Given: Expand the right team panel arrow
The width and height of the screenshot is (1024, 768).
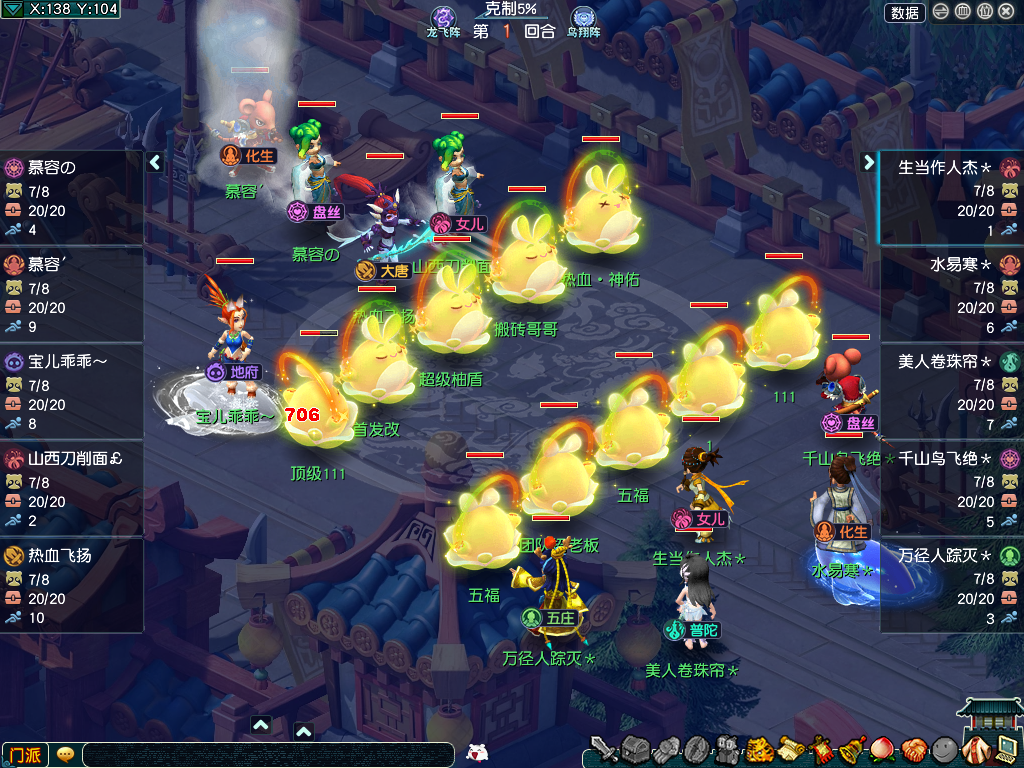Looking at the screenshot, I should point(868,162).
